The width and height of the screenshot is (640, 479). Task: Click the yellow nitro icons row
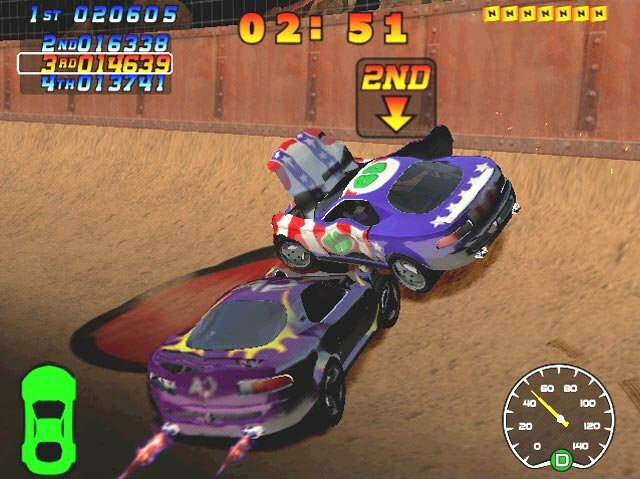coord(545,14)
